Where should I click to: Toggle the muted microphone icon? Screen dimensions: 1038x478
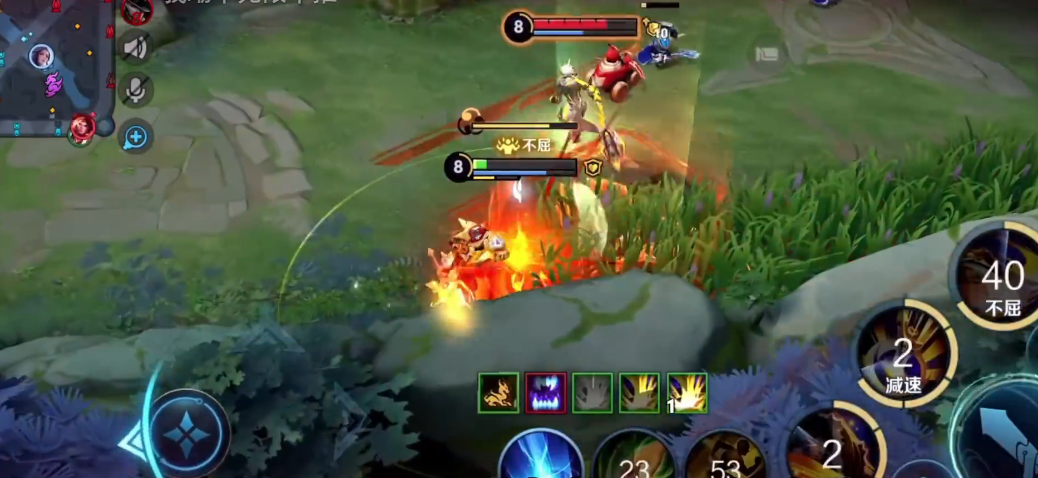[x=135, y=90]
